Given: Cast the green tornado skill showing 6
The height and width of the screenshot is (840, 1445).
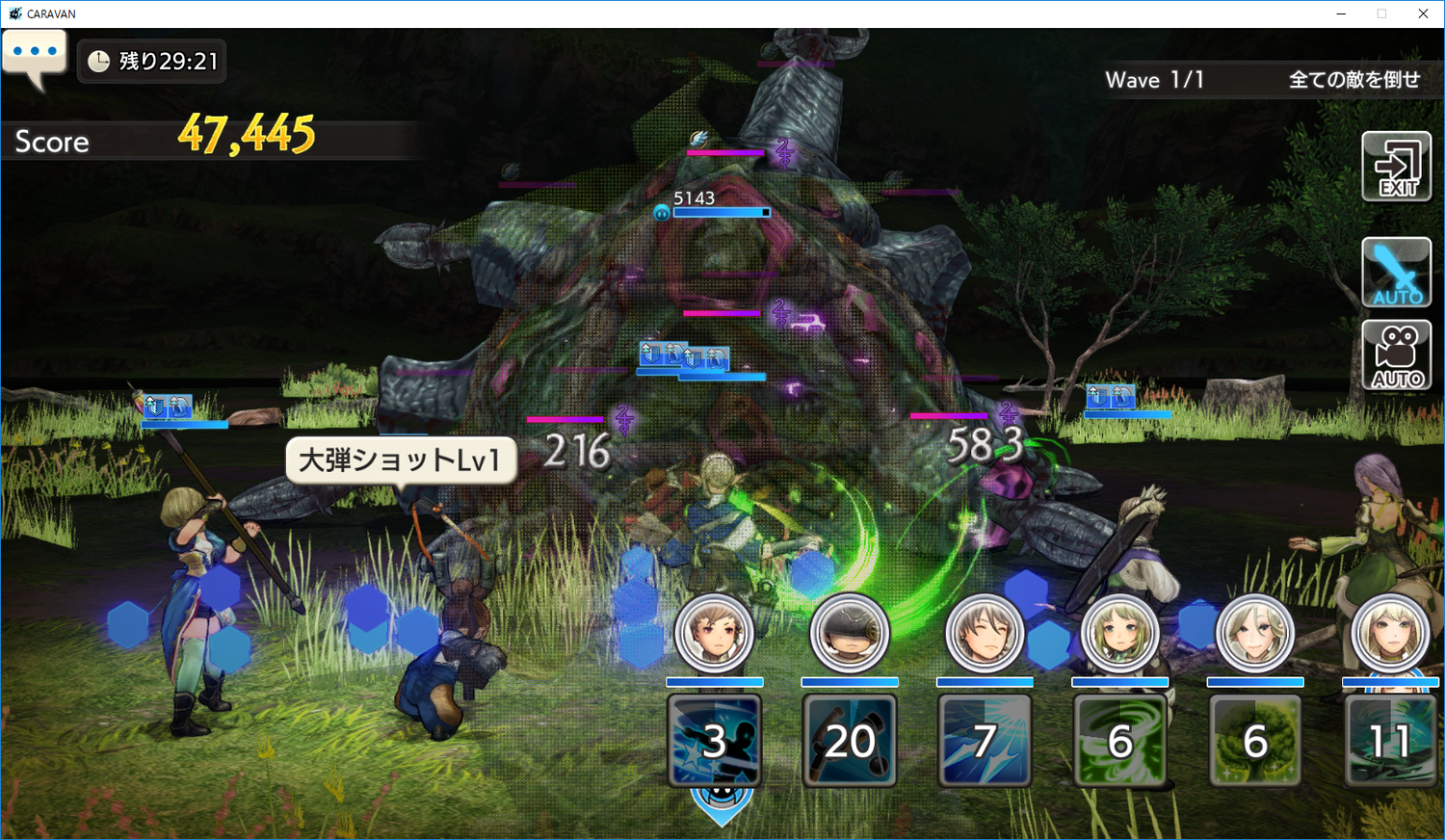Looking at the screenshot, I should [1119, 740].
